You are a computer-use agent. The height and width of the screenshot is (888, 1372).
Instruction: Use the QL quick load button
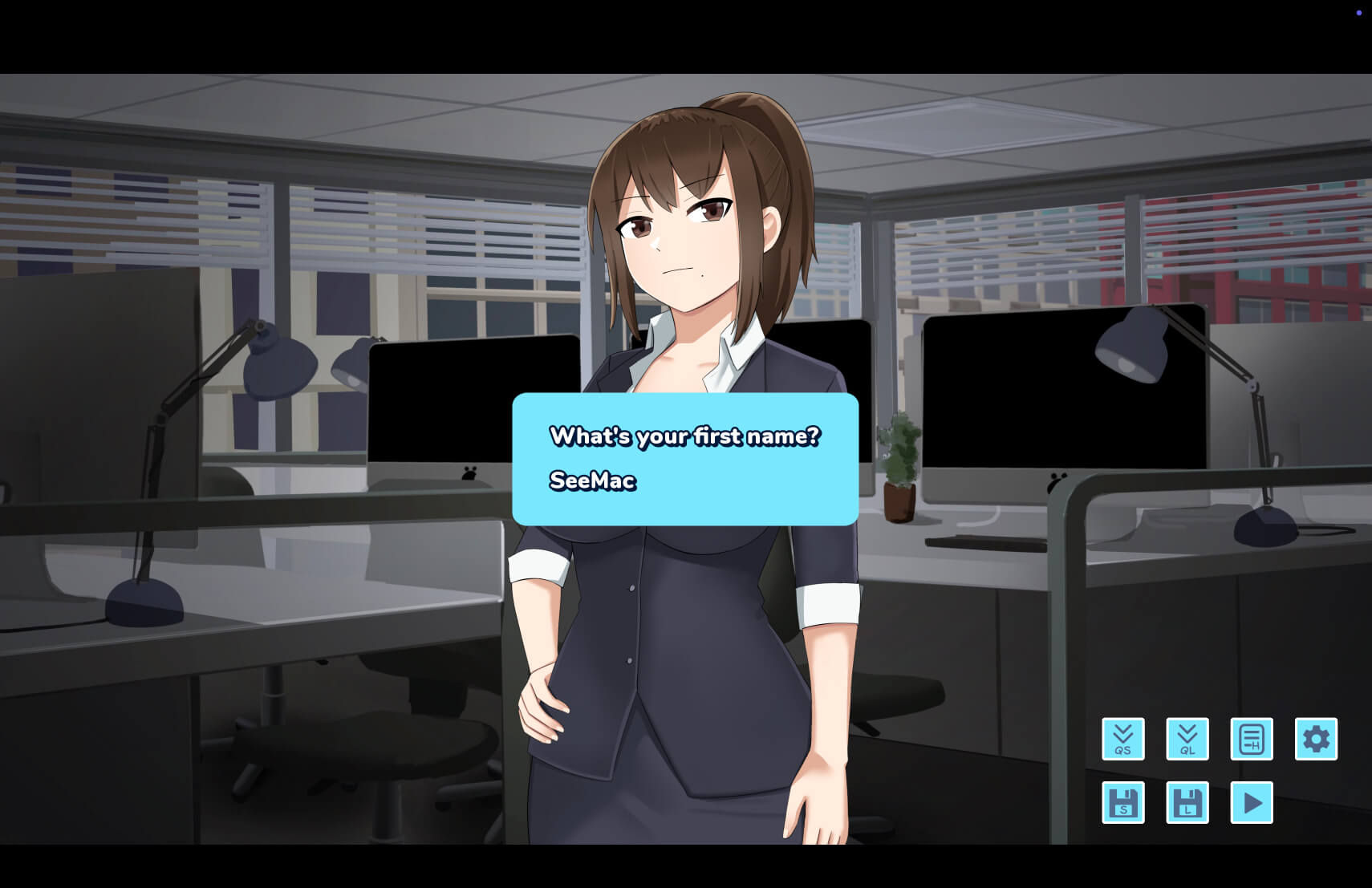[1187, 739]
